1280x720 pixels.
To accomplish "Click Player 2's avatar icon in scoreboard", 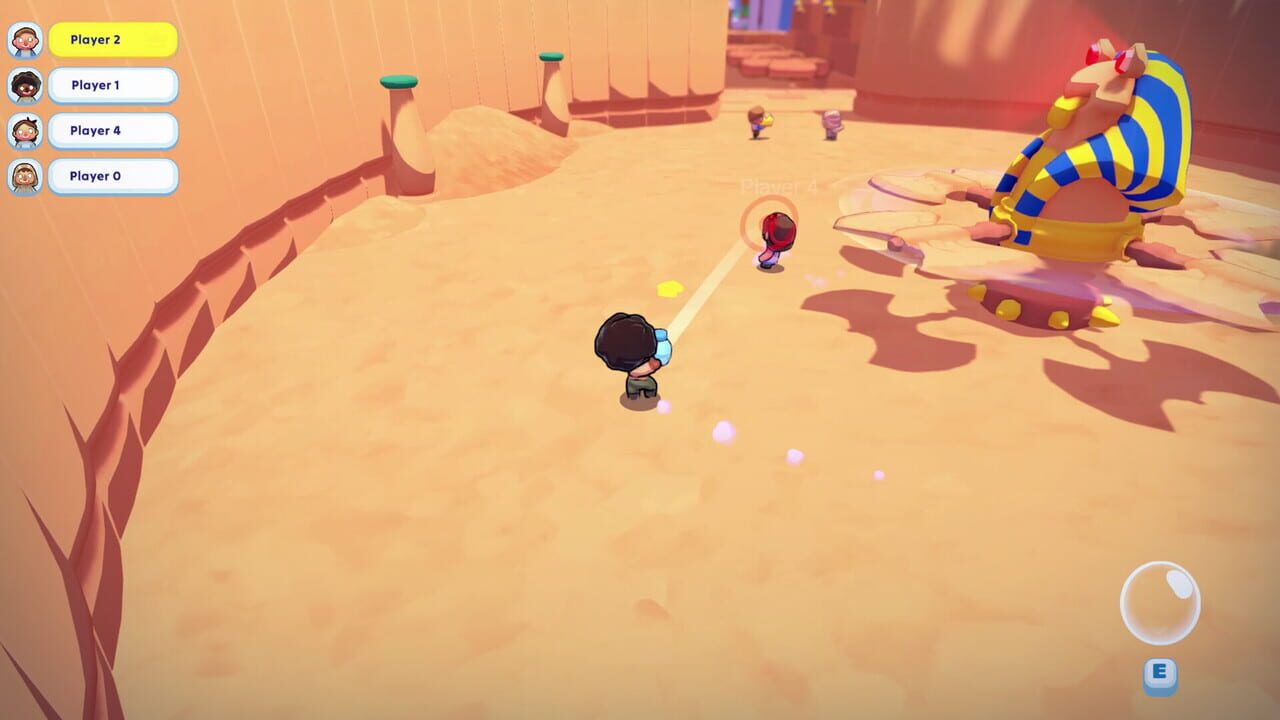I will (25, 40).
